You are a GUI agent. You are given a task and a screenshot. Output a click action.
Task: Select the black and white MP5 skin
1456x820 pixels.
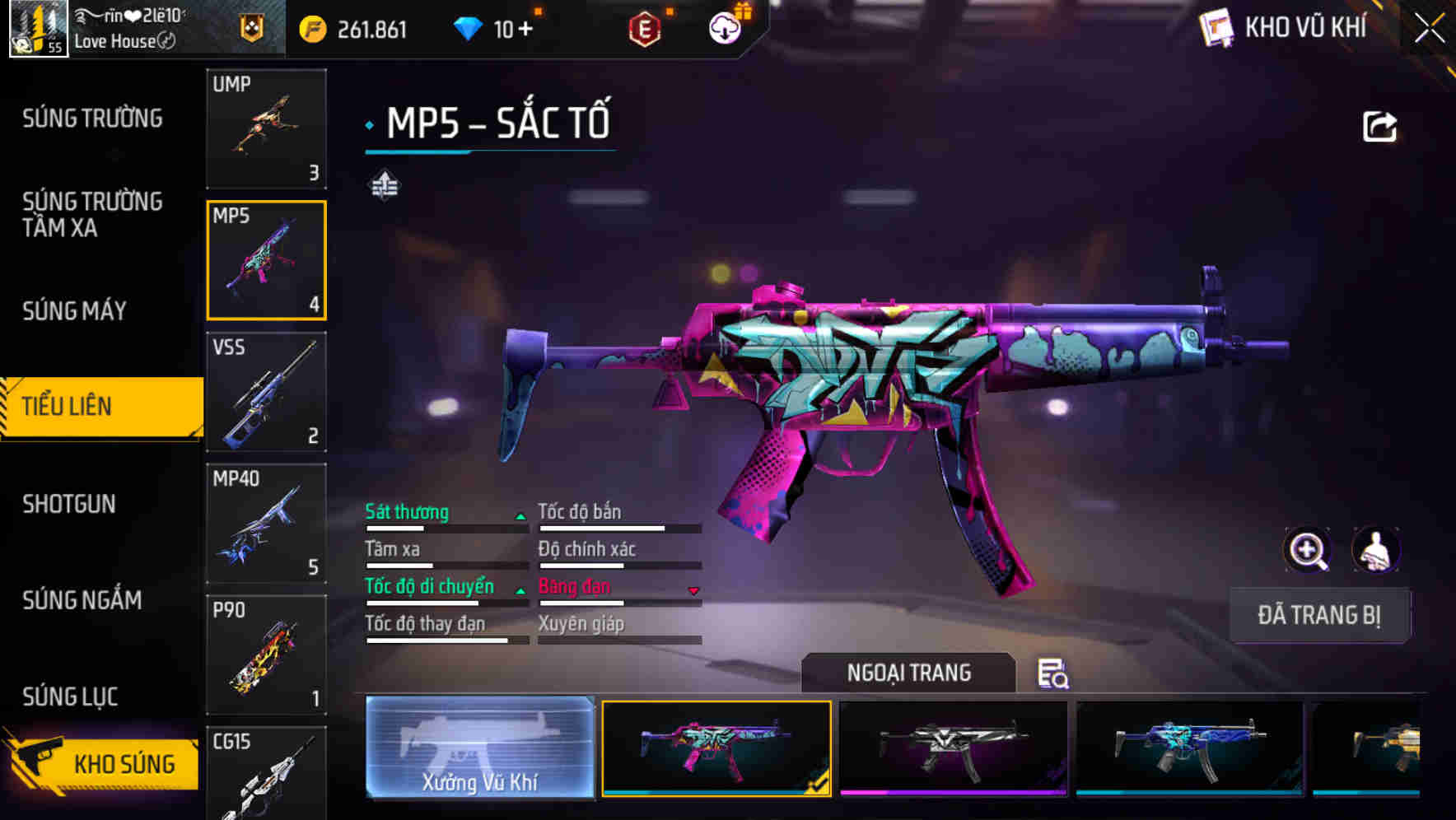click(x=953, y=748)
